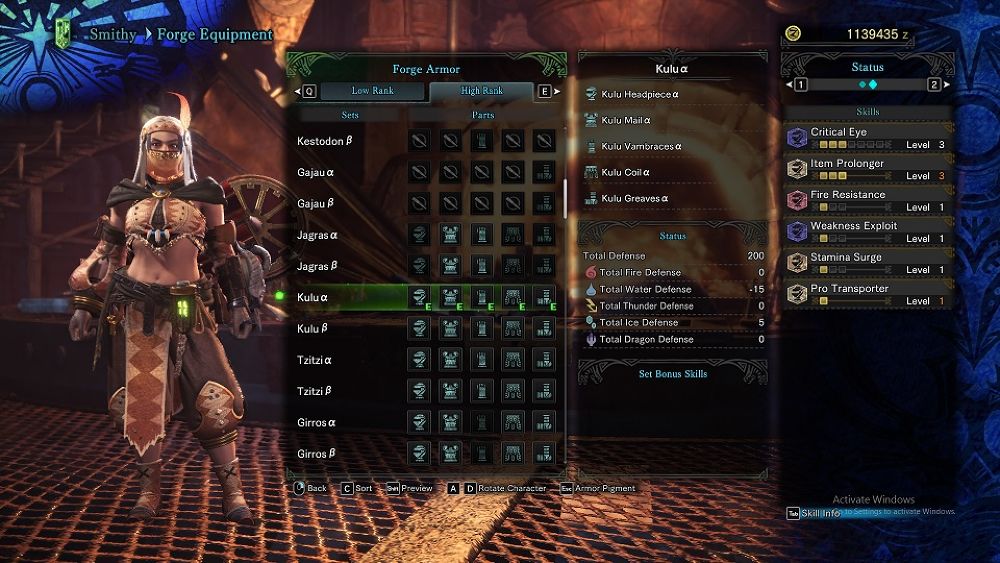Select the Jagras β armor set
The image size is (1000, 563).
pyautogui.click(x=318, y=267)
